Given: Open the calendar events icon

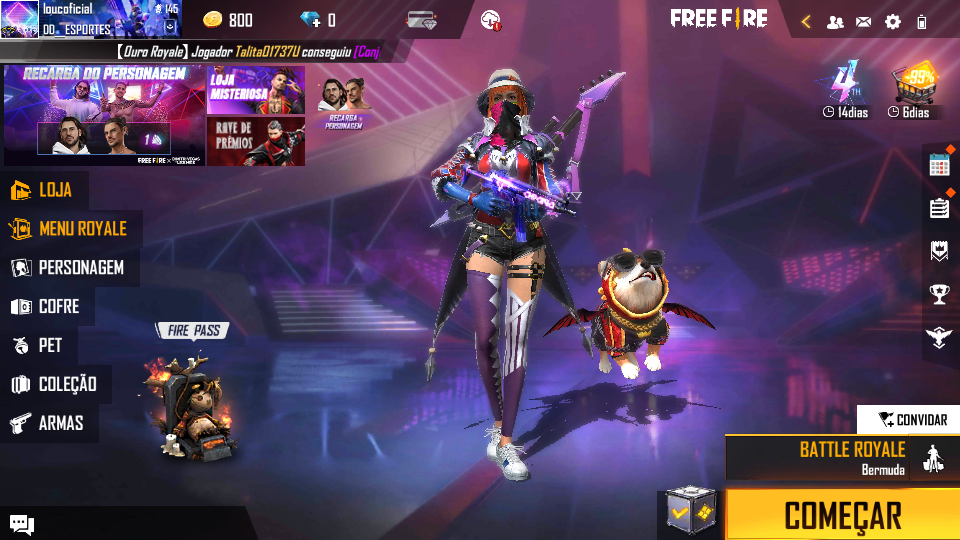Looking at the screenshot, I should (x=939, y=166).
